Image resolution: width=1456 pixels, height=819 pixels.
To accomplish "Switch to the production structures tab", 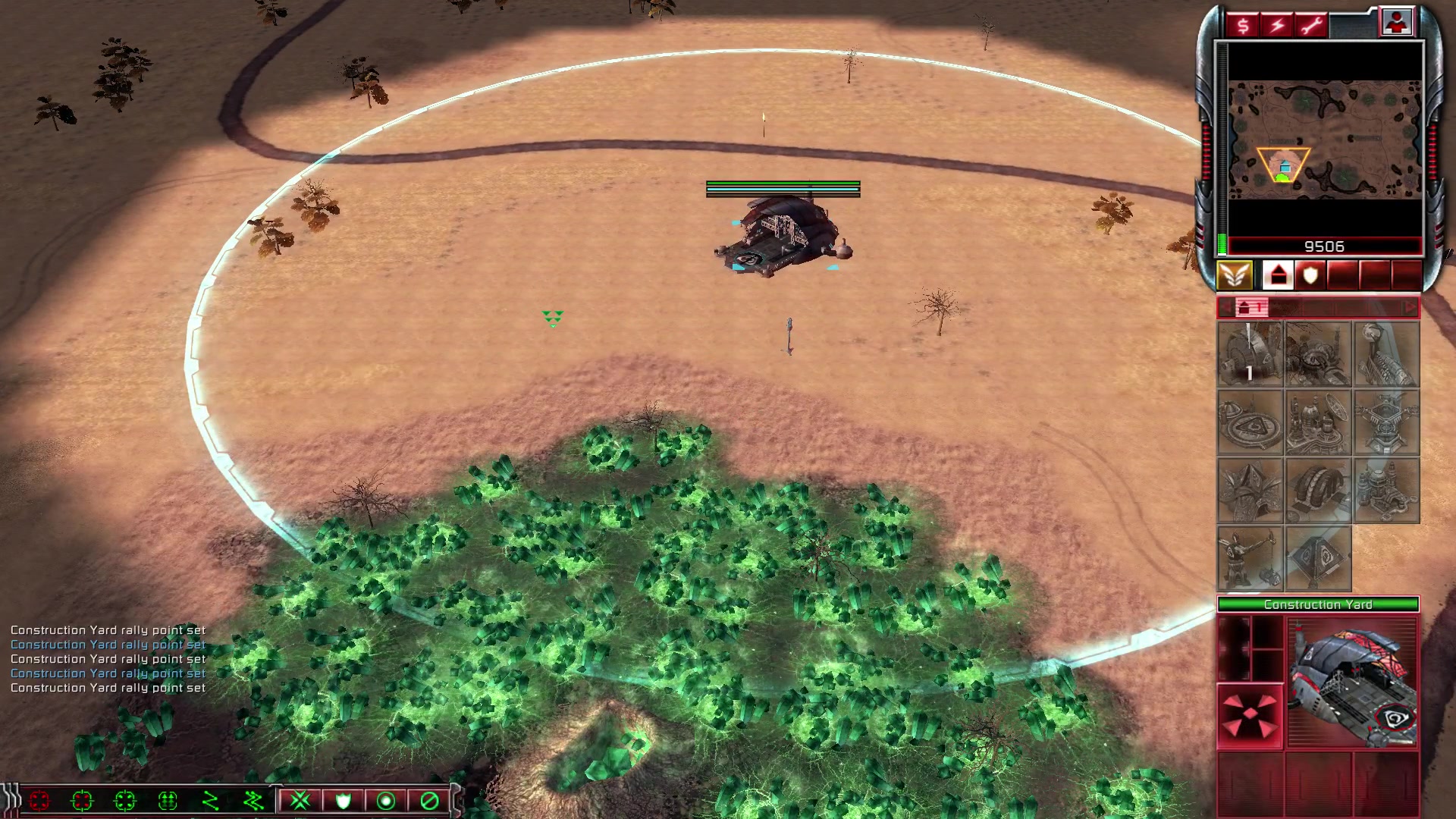I will click(x=1278, y=275).
